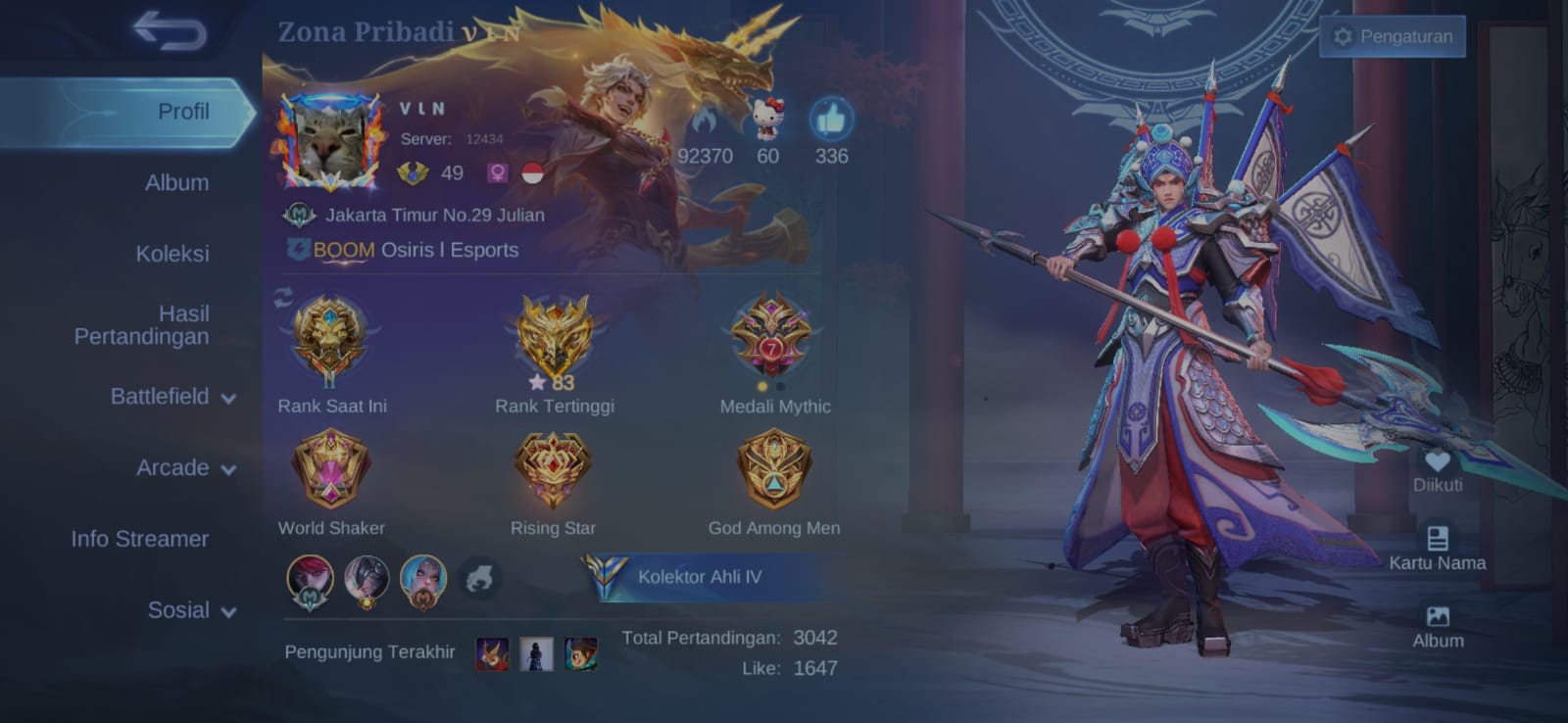Open the Info Streamer tab

pos(139,539)
